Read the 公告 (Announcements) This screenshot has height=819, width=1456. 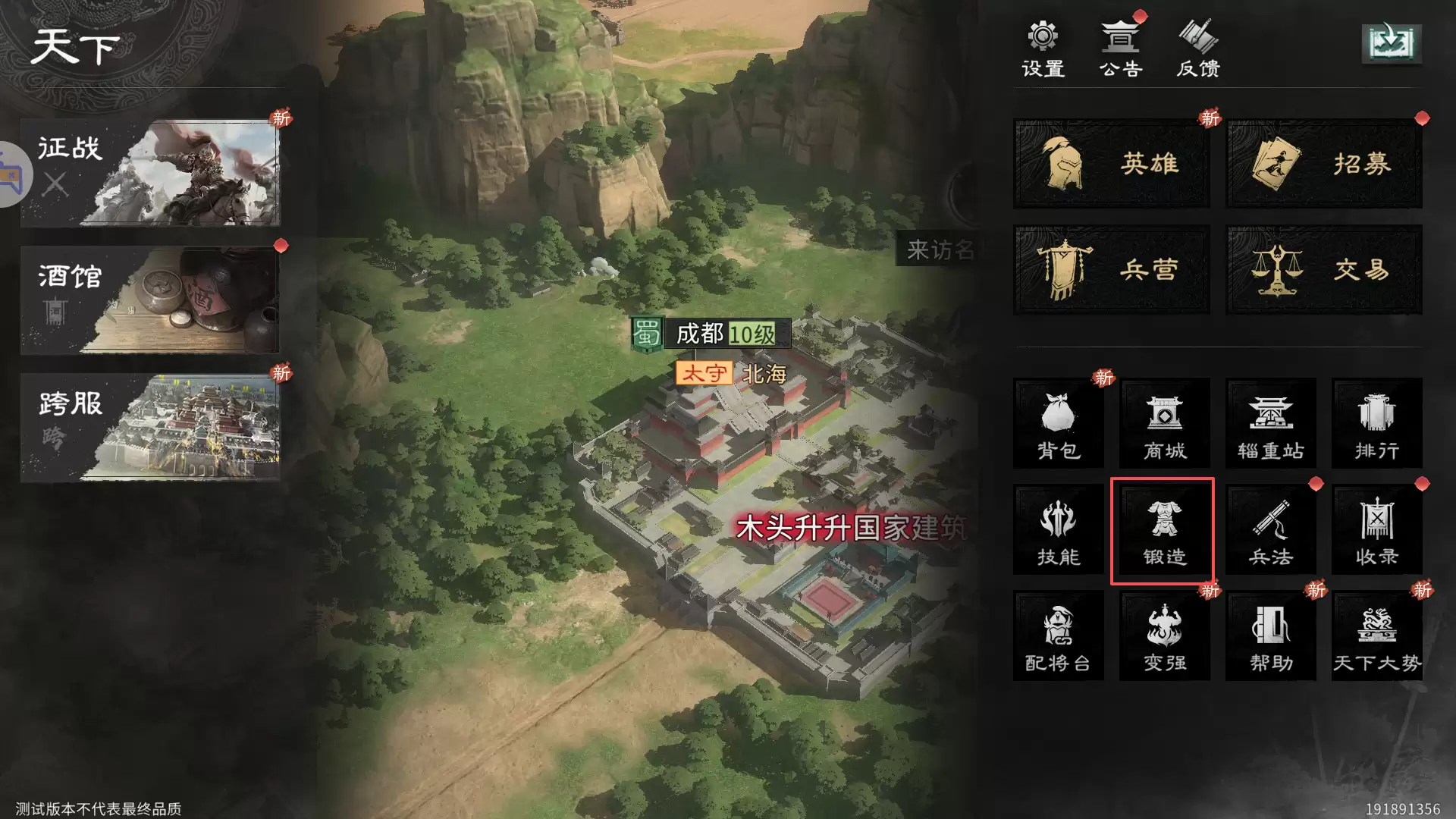1119,47
